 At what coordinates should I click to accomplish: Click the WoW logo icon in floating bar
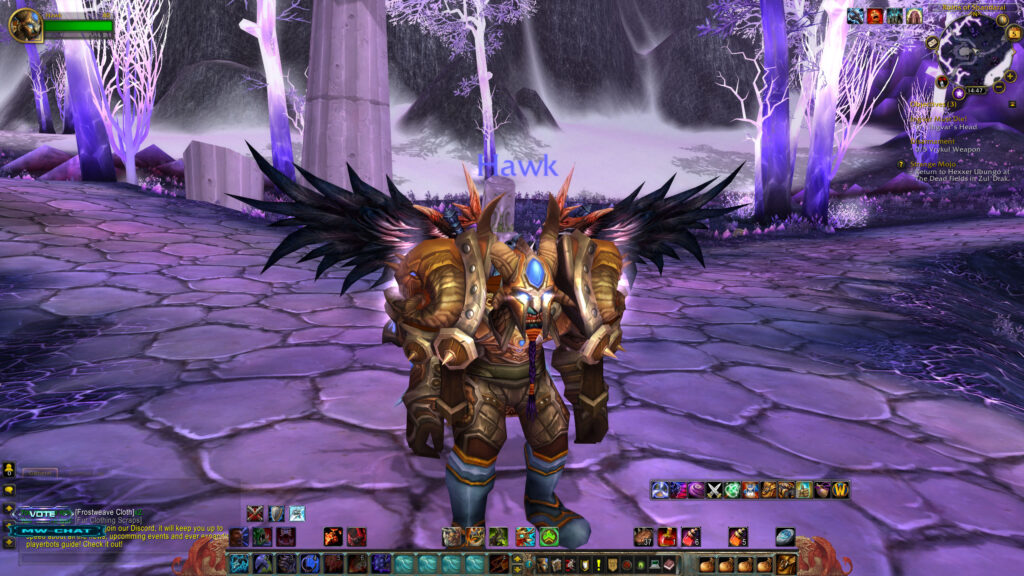click(x=840, y=490)
